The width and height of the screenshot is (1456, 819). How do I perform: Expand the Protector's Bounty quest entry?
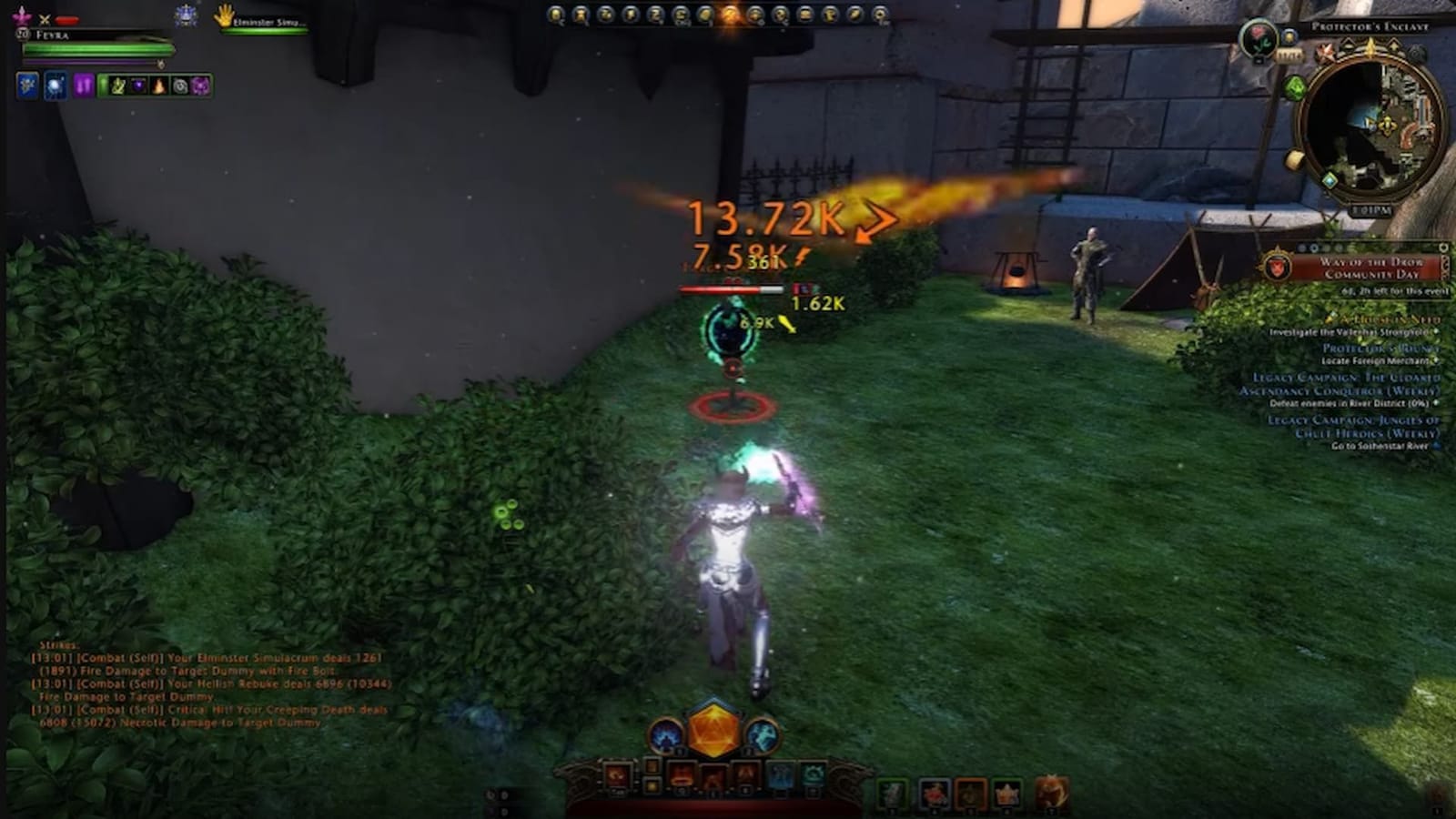pos(1381,349)
